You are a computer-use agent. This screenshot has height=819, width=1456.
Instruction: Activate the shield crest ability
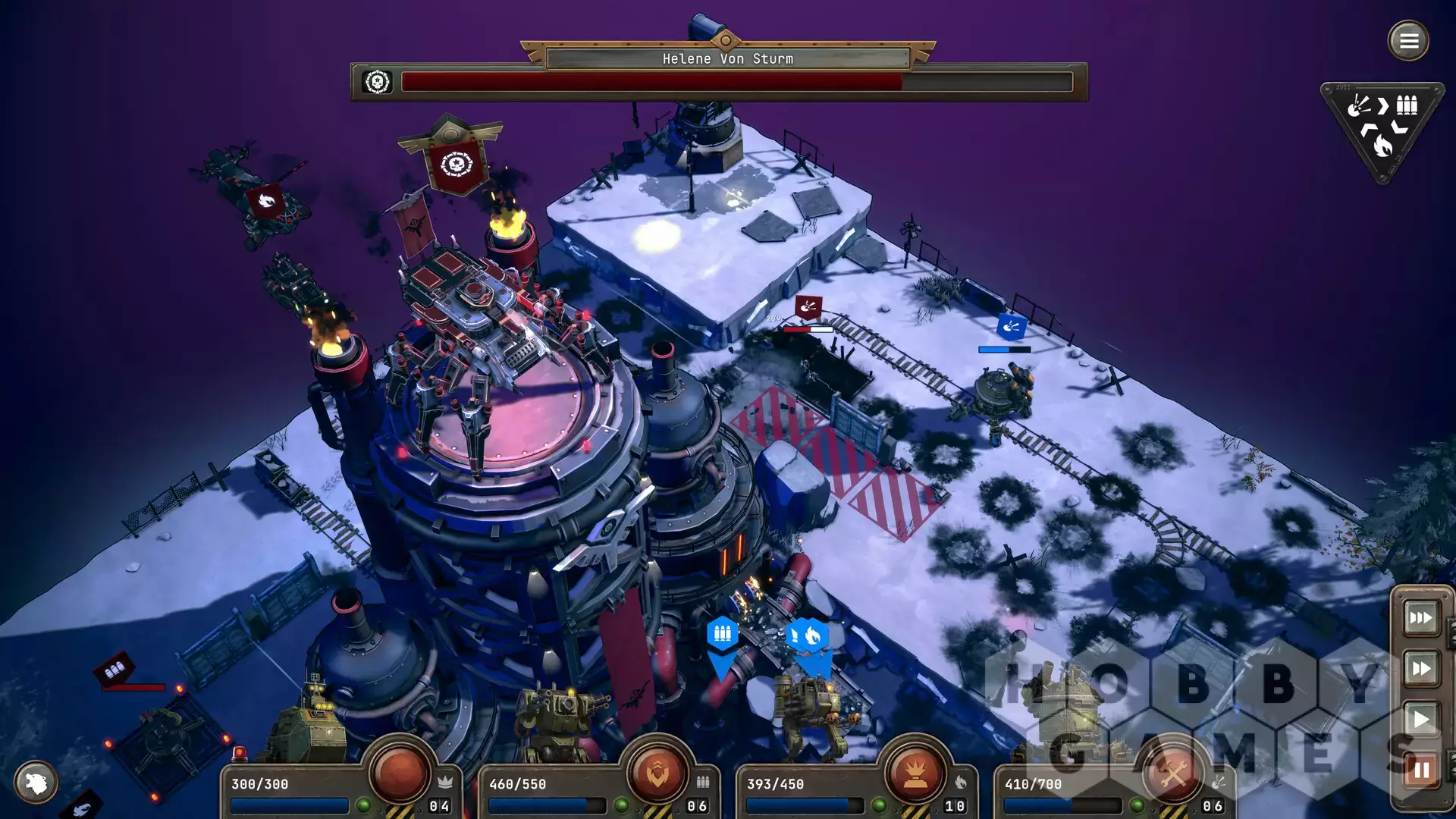[657, 772]
